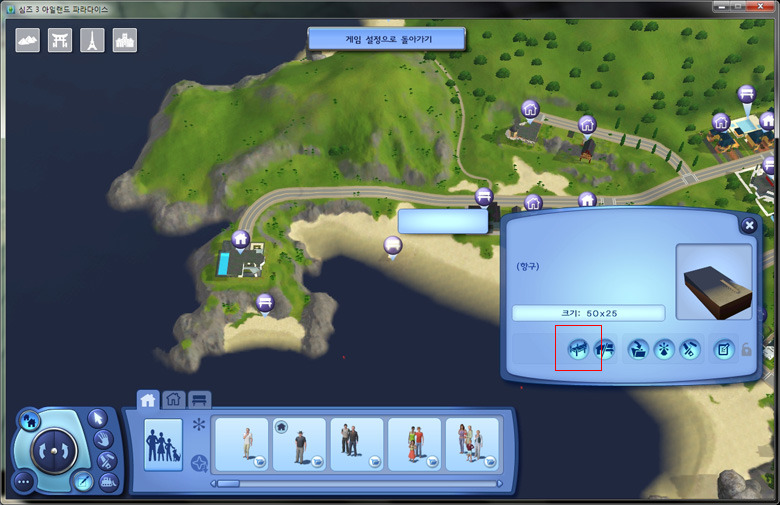780x505 pixels.
Task: Activate the hand grab tool
Action: click(x=104, y=440)
